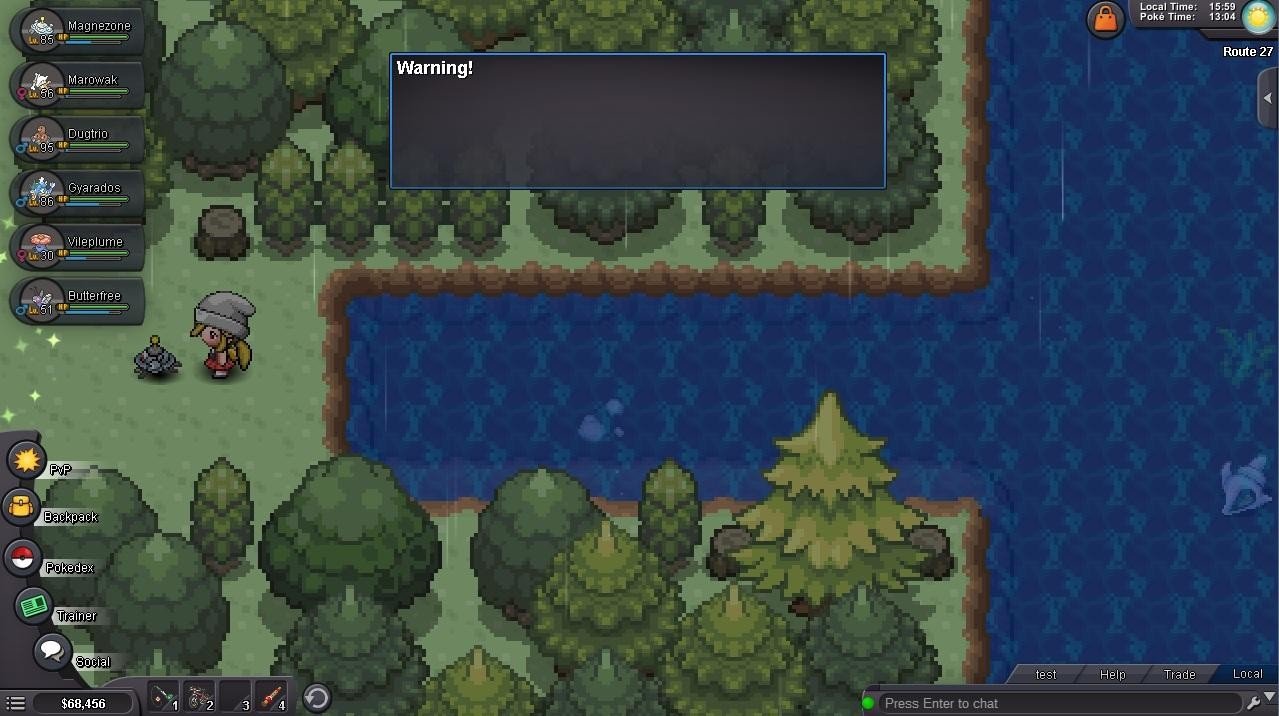Open the orange shopping bag store
This screenshot has height=716, width=1279.
click(1105, 19)
